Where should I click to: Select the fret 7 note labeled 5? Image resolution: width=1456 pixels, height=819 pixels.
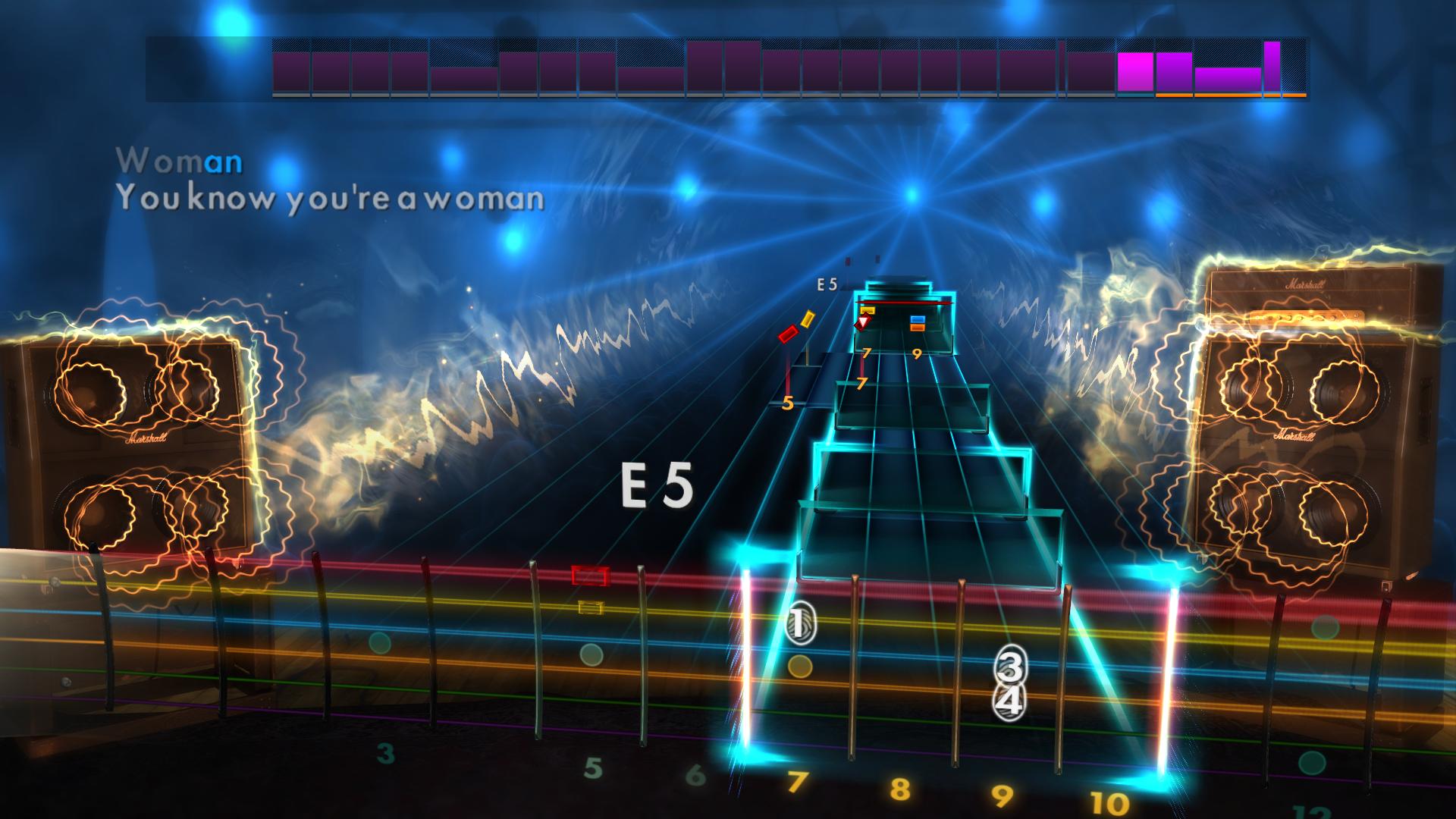[x=788, y=402]
